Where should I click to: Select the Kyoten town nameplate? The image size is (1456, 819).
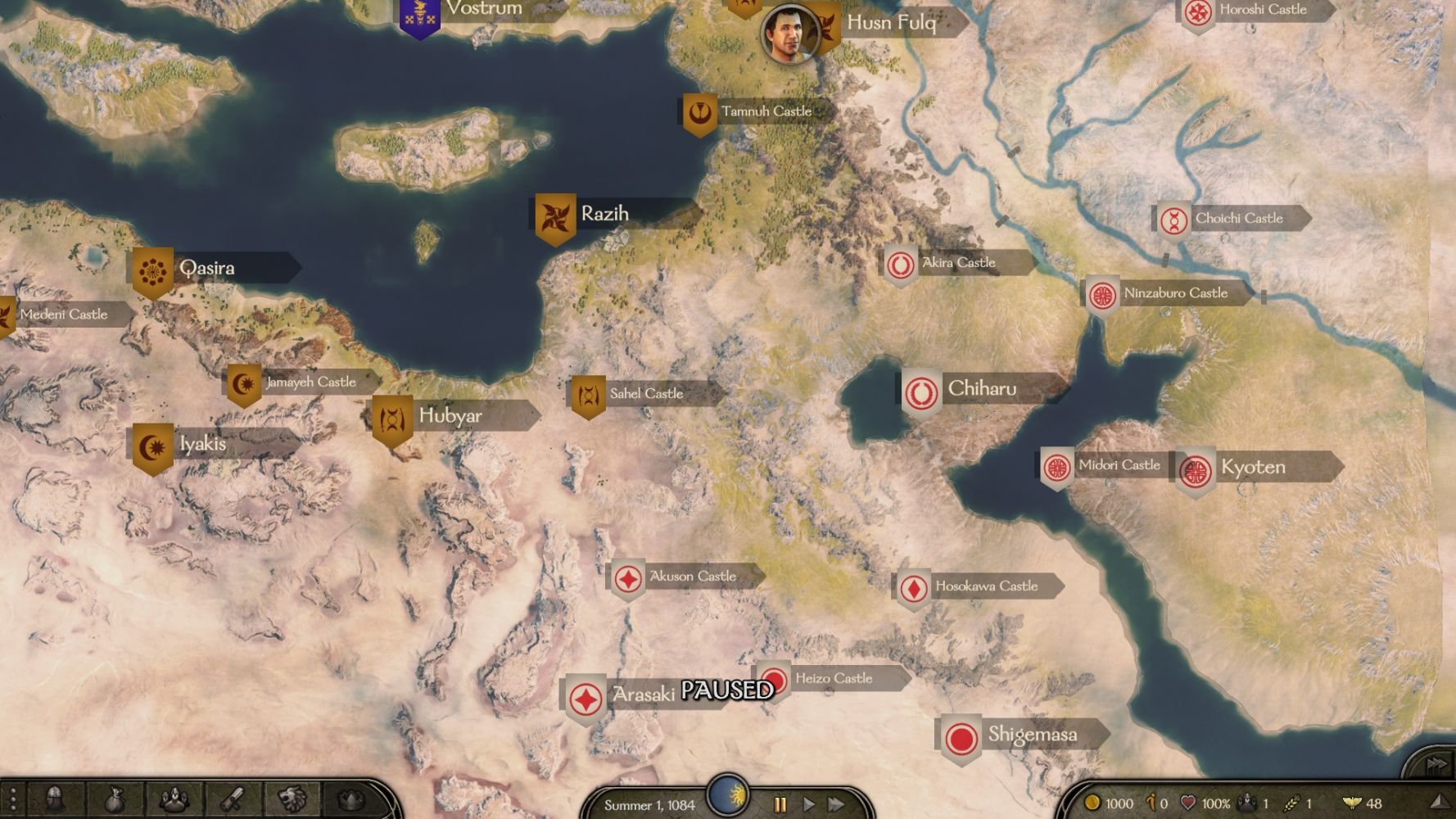(x=1252, y=467)
